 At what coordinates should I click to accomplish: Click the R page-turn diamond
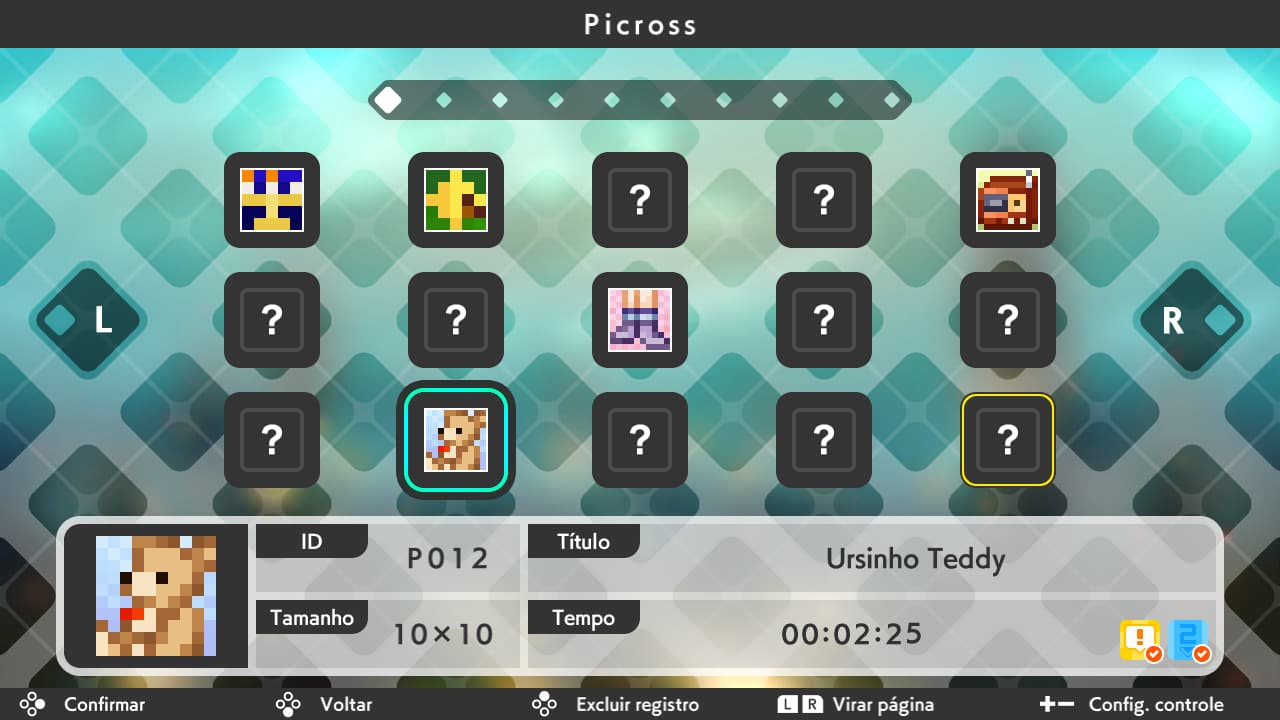point(1191,321)
